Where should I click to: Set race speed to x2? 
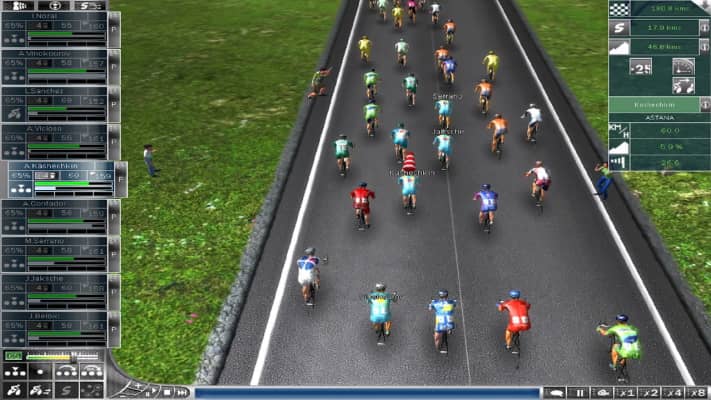(650, 392)
